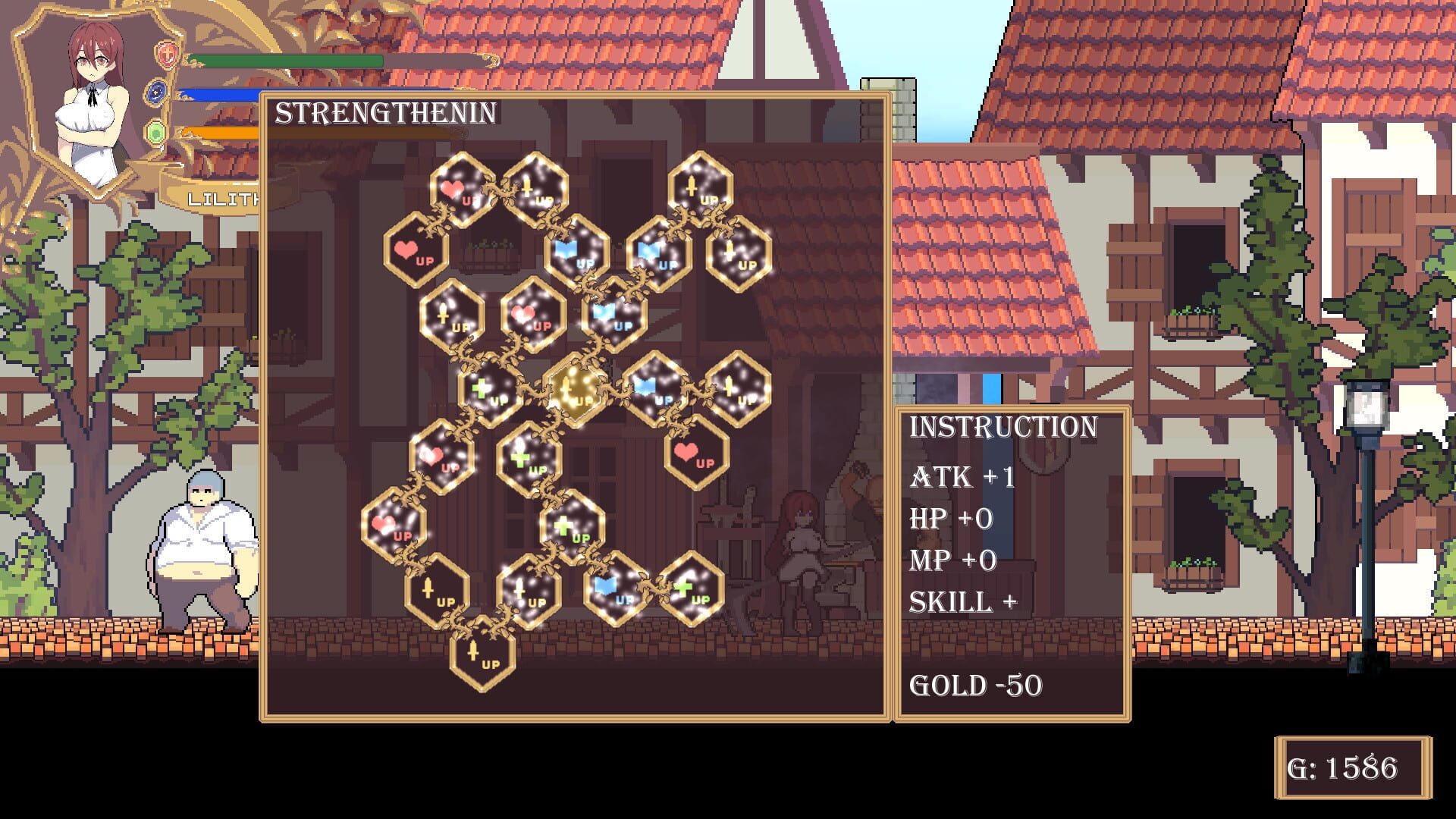1456x819 pixels.
Task: Click the INSTRUCTION panel heading
Action: [x=1003, y=427]
